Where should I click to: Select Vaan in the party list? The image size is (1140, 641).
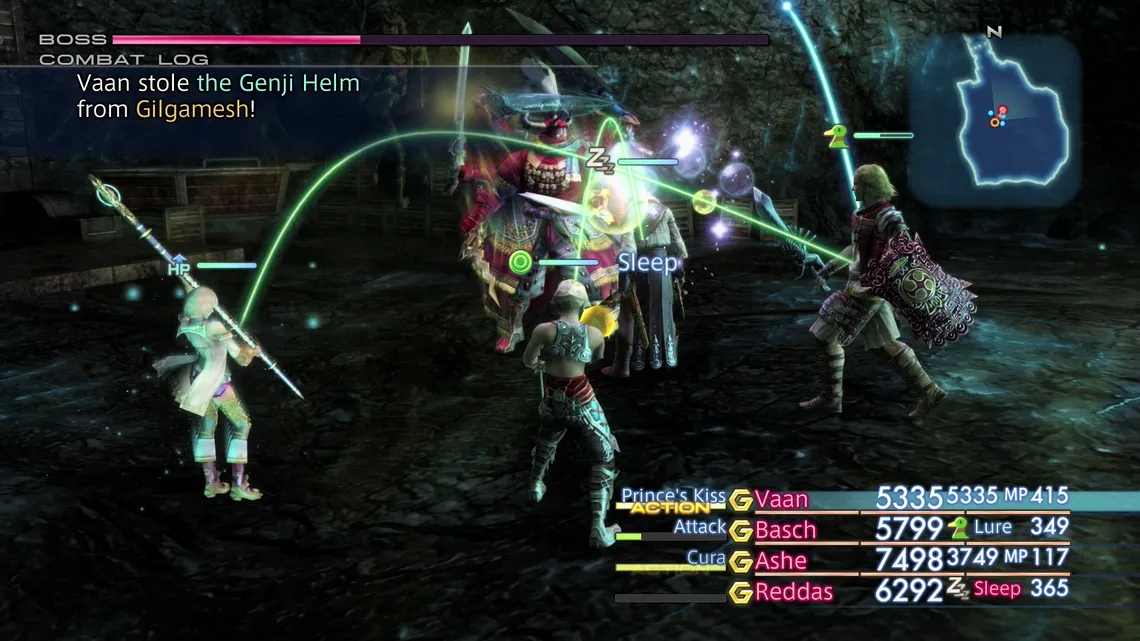click(782, 499)
